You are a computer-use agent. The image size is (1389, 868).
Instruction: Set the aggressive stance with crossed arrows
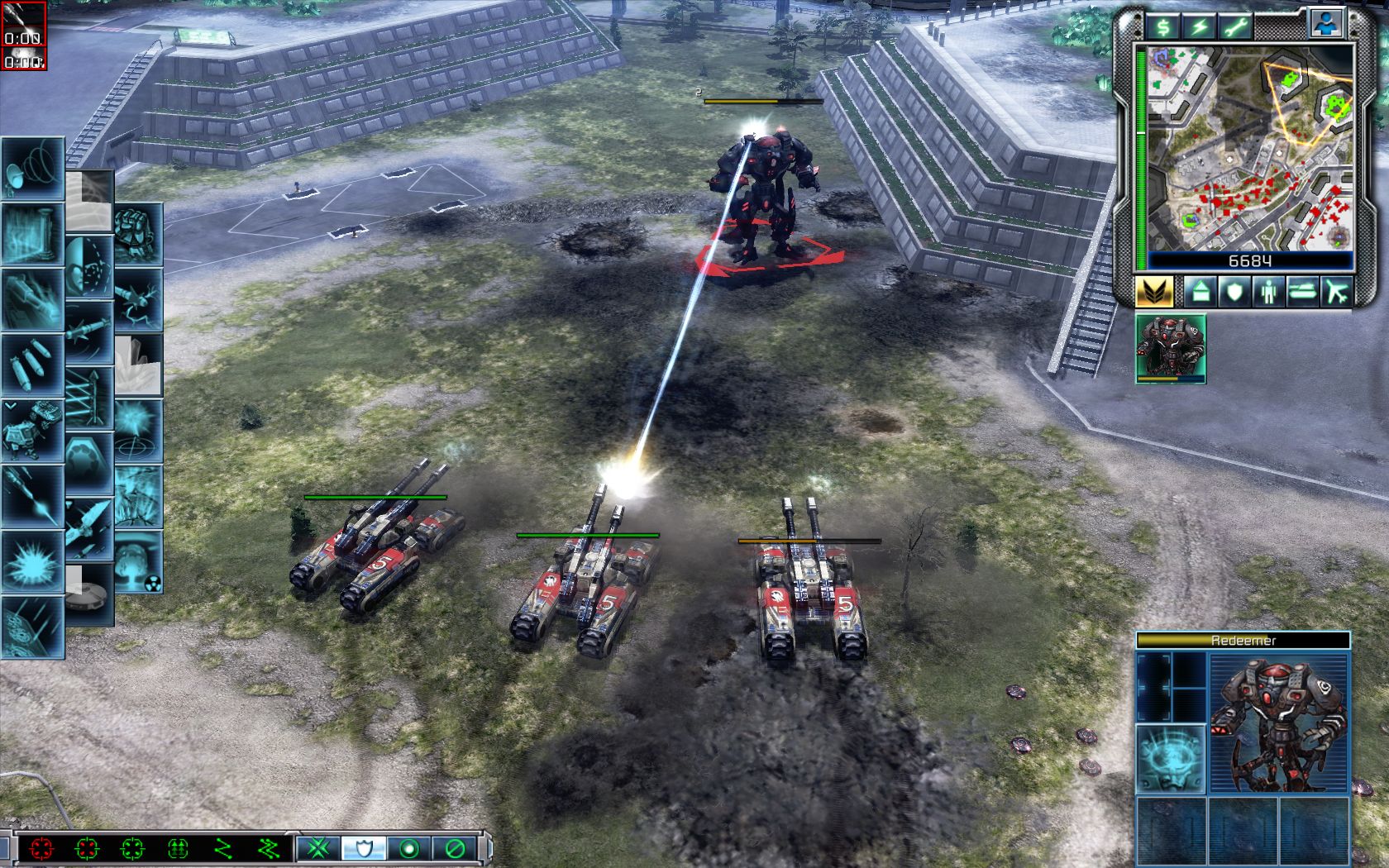click(315, 848)
